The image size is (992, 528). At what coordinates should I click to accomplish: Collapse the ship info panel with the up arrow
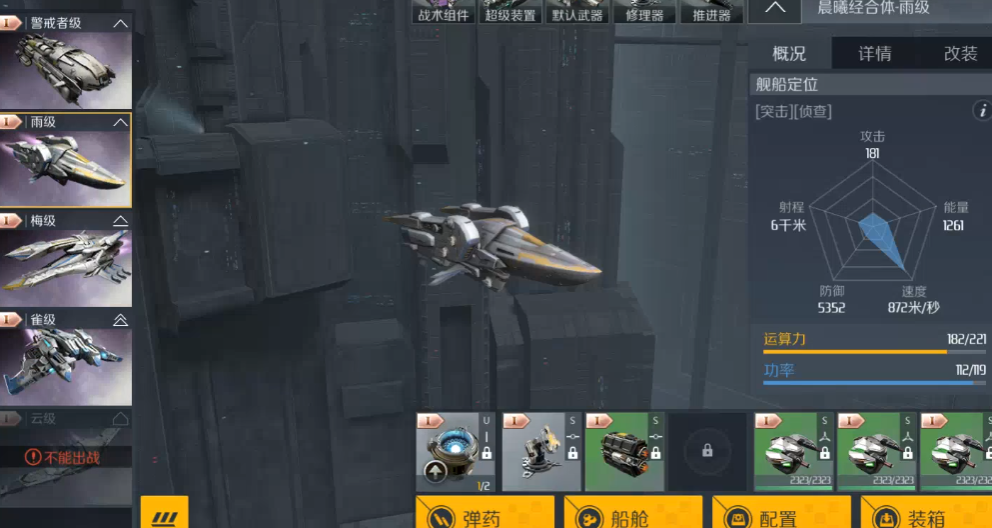774,9
